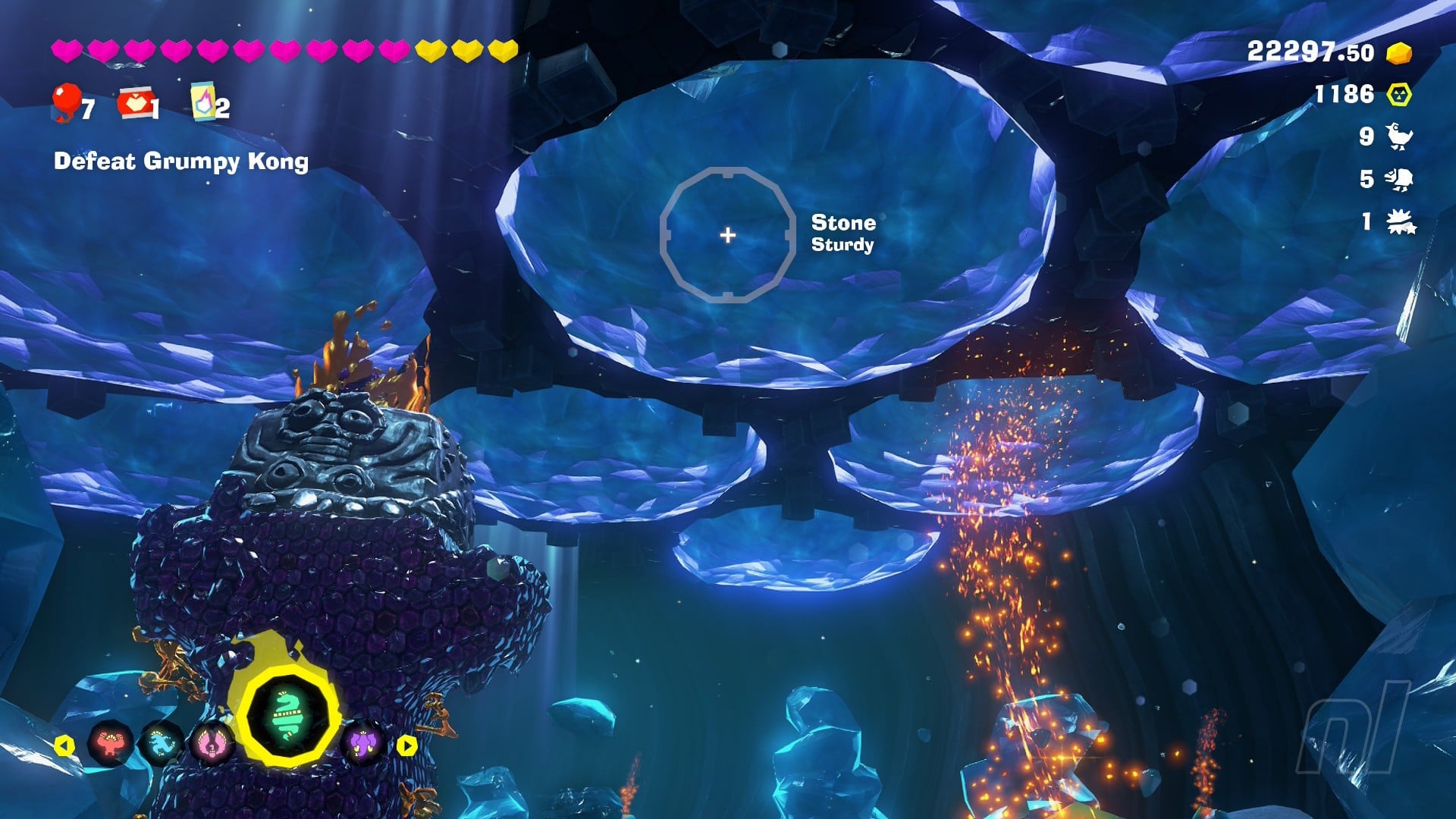This screenshot has height=819, width=1456.
Task: Use the yellow flame juice can
Action: (202, 102)
